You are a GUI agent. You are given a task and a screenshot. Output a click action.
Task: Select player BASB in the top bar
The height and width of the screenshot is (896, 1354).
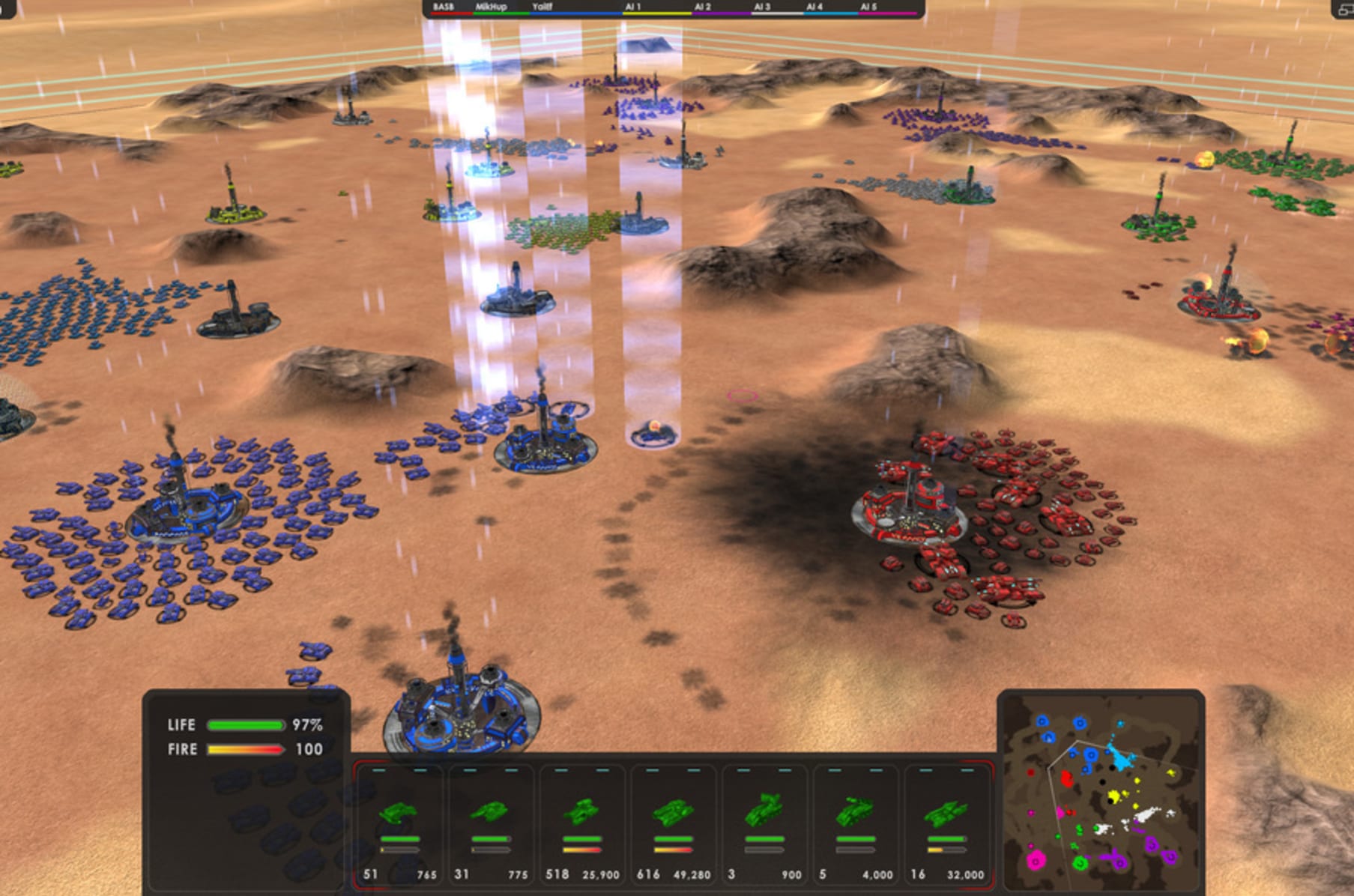point(444,7)
